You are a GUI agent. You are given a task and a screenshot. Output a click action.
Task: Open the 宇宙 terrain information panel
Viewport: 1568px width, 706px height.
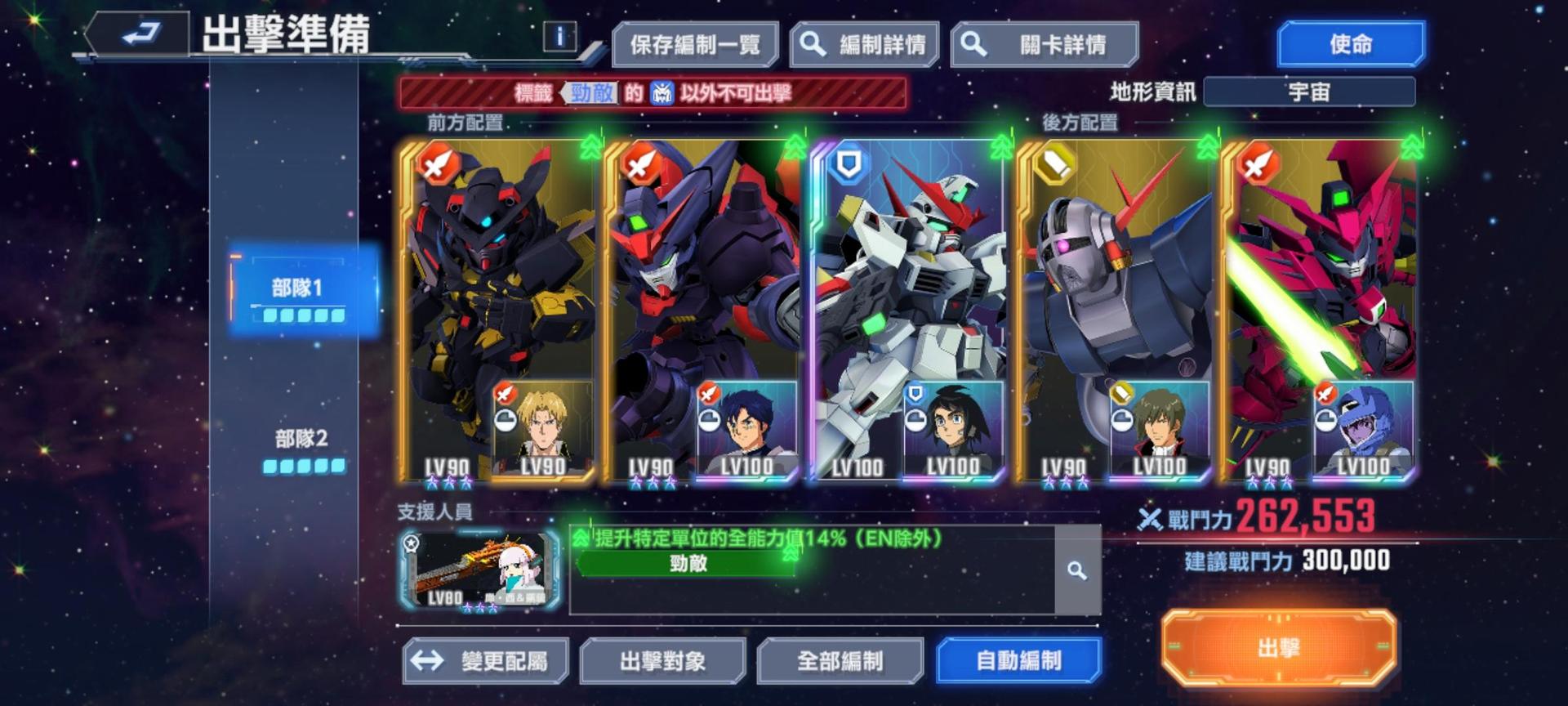click(1307, 92)
